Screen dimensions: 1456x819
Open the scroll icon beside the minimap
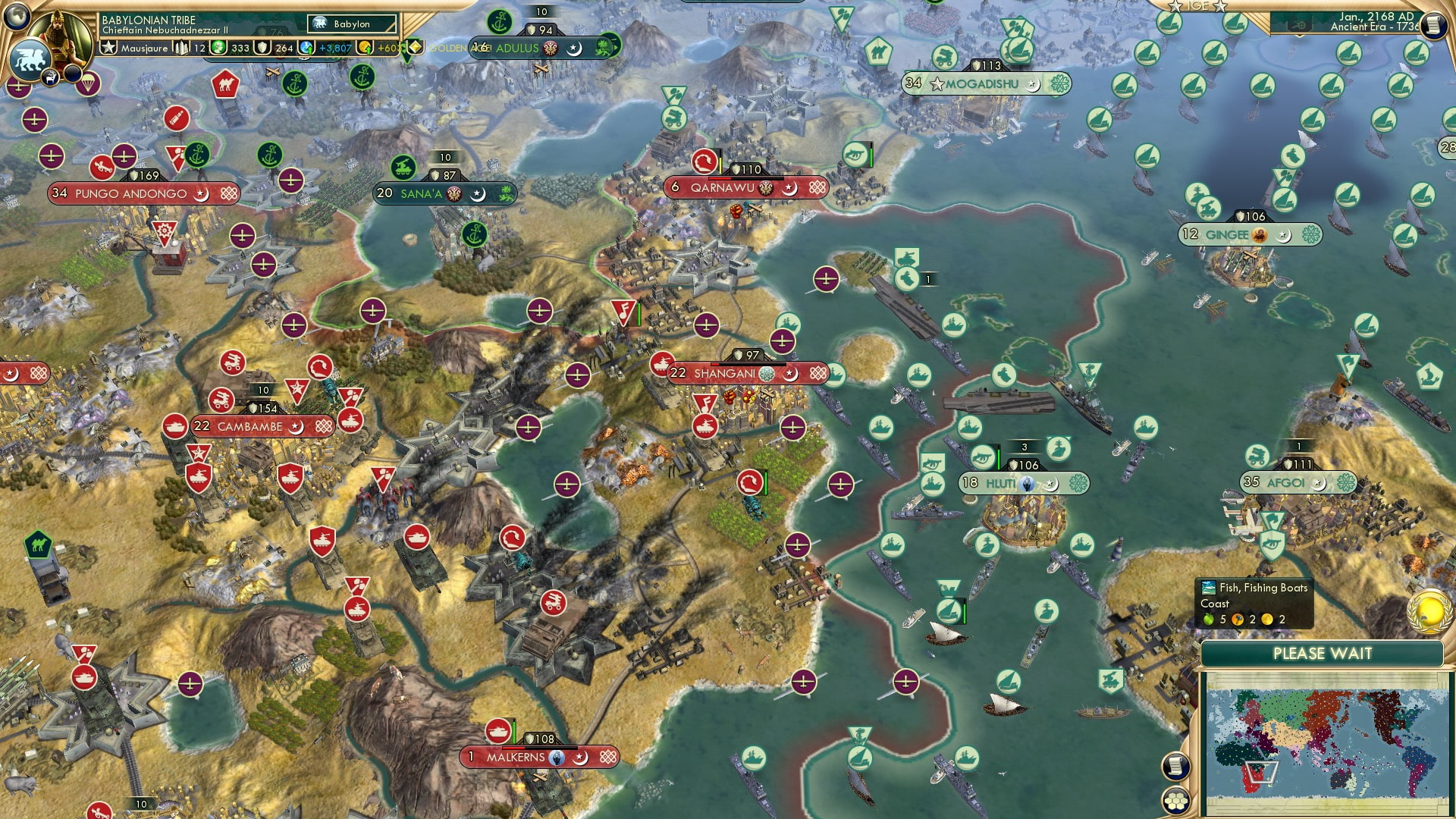coord(1175,767)
